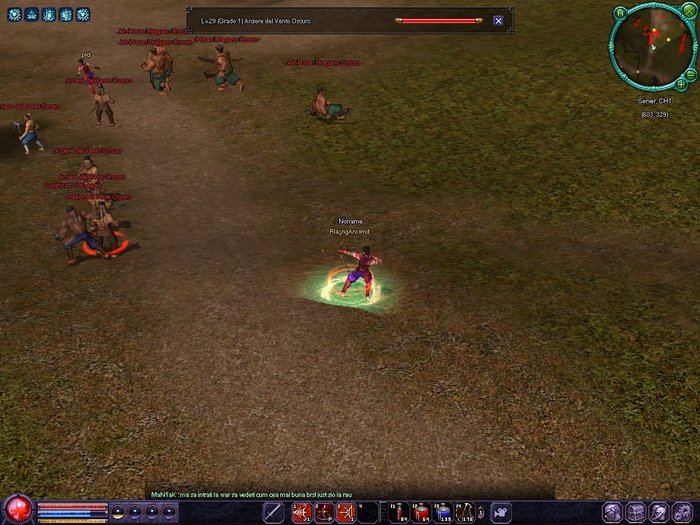Click the circular minimap

(x=649, y=46)
